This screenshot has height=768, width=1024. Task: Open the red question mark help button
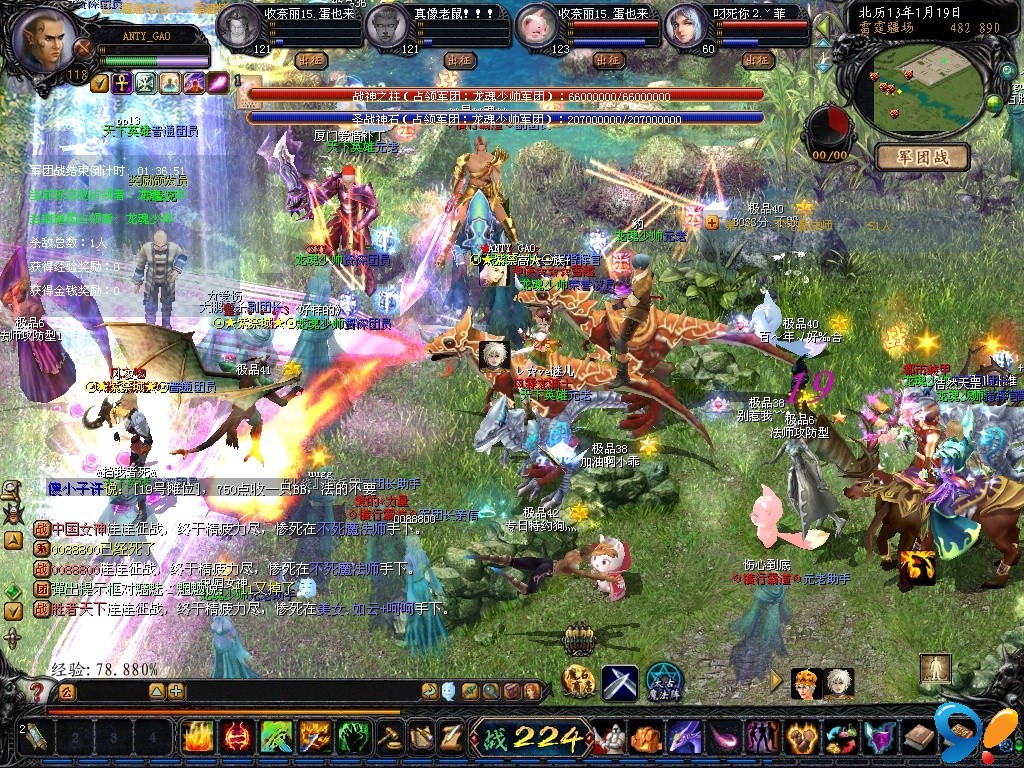tap(37, 691)
